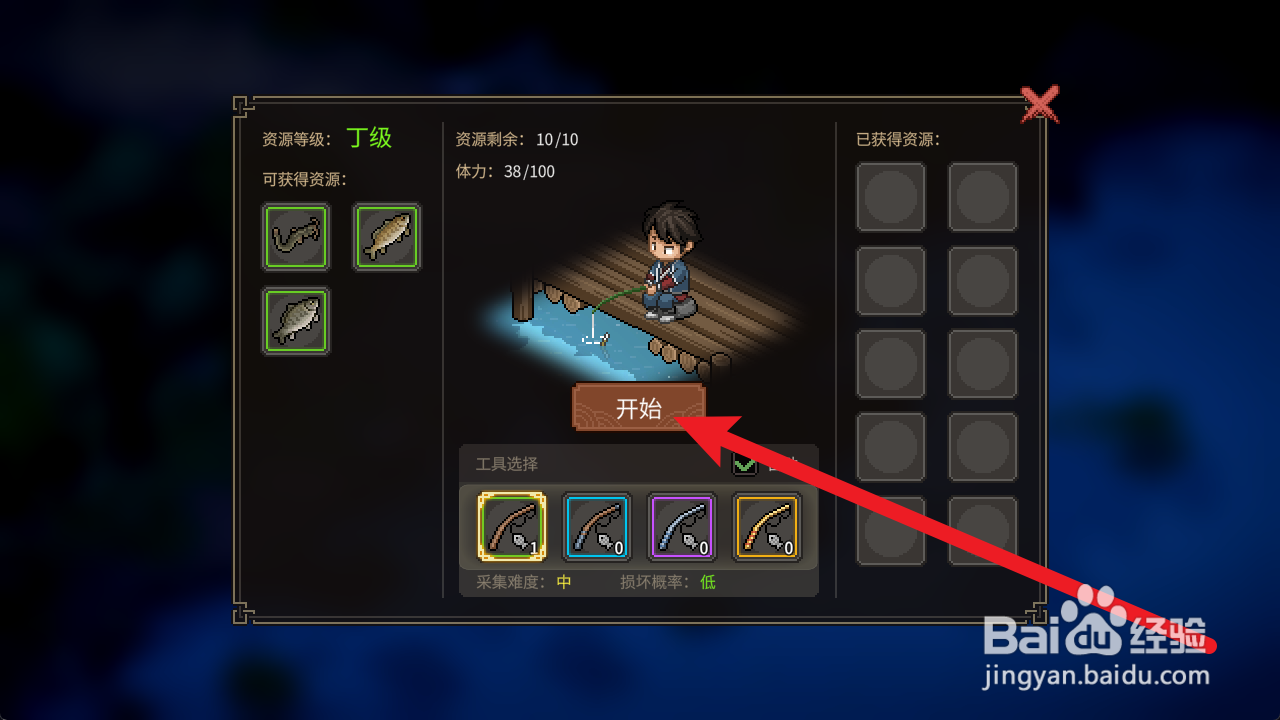Click the brown carp resource icon

[387, 237]
